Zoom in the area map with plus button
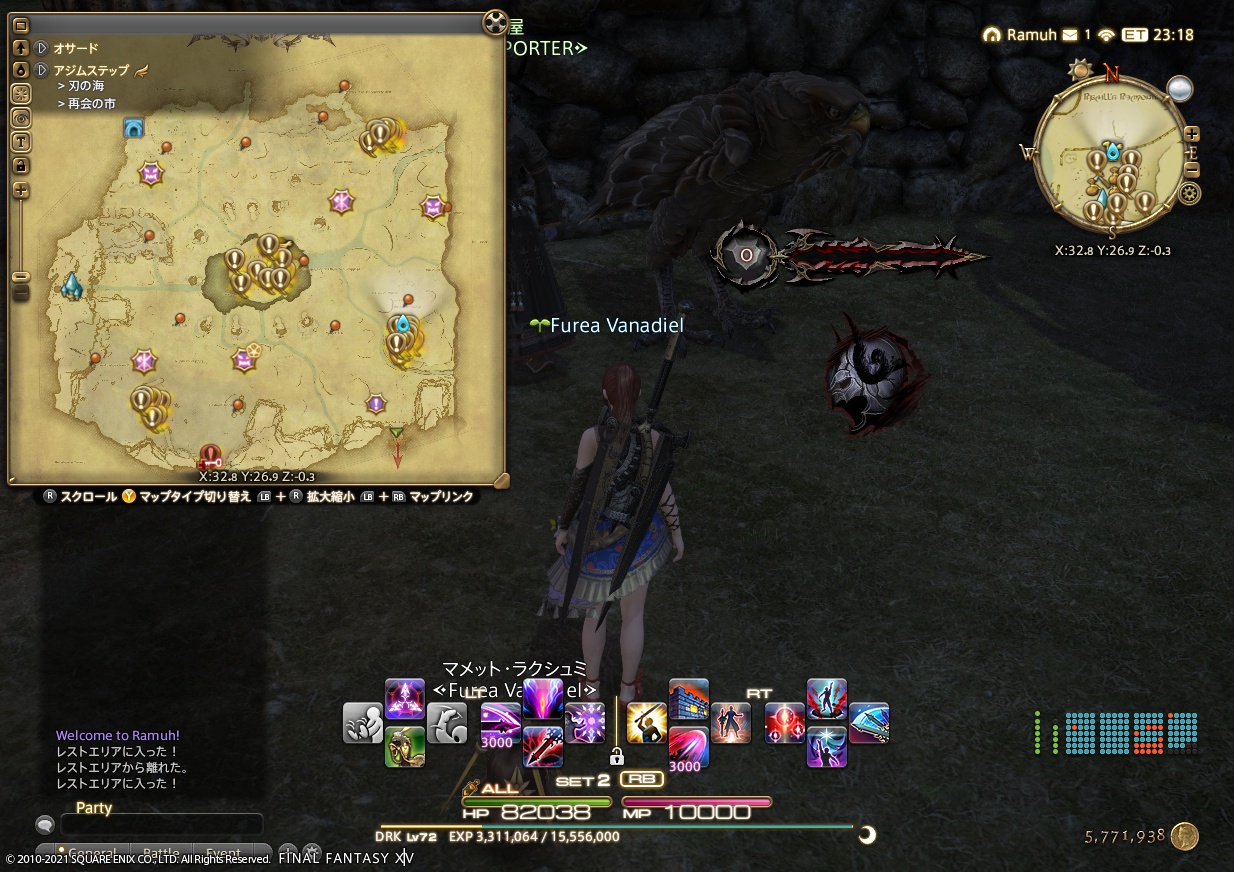This screenshot has width=1234, height=872. tap(21, 190)
